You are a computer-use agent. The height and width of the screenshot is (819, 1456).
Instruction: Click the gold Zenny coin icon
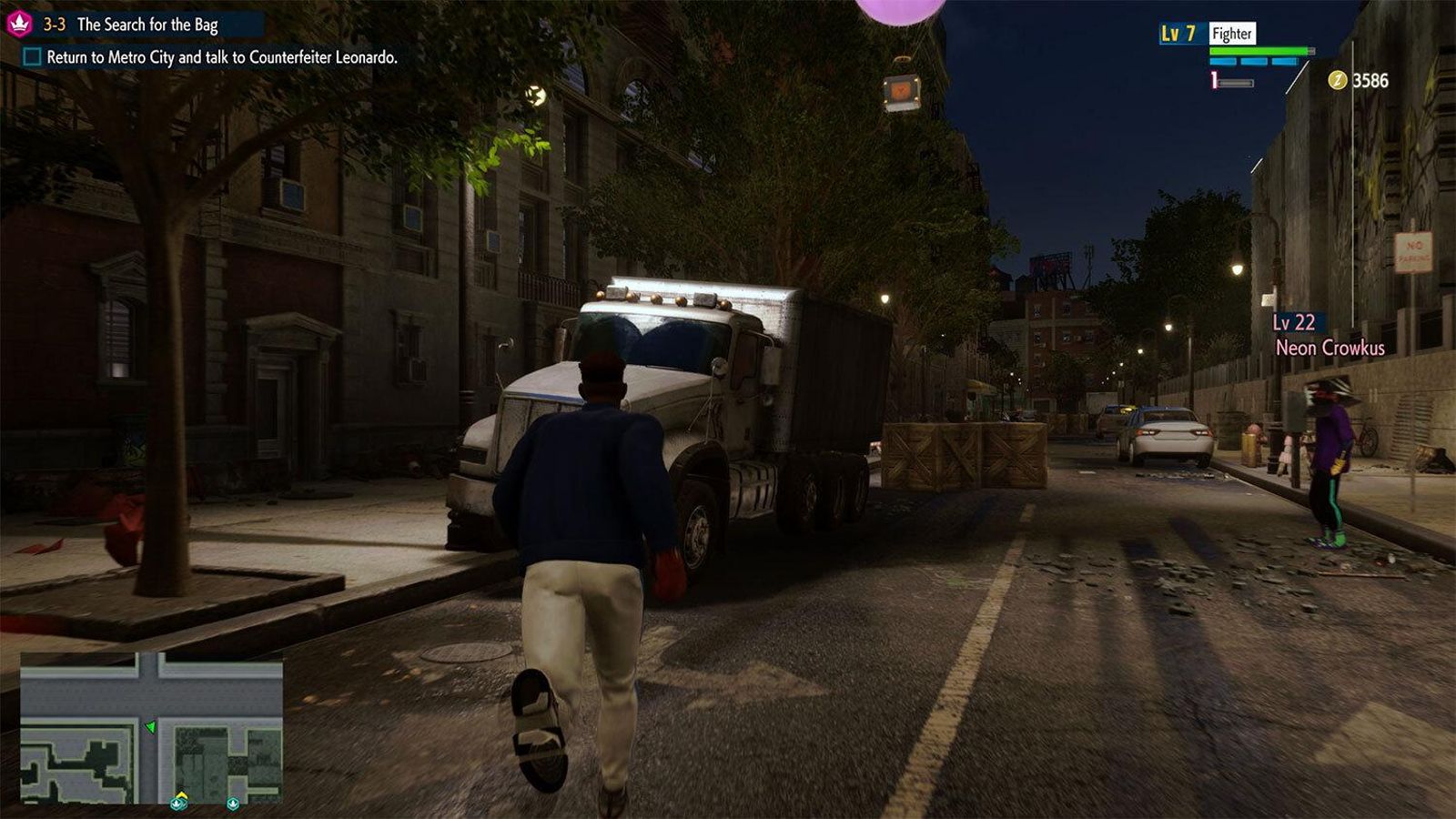[x=1337, y=80]
